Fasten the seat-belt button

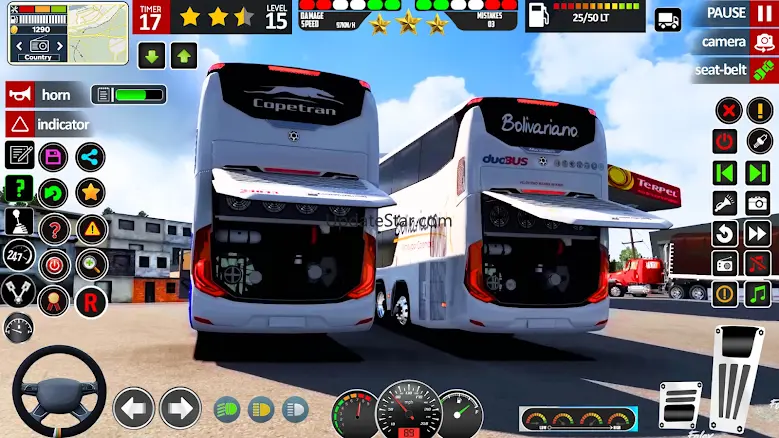(x=735, y=70)
